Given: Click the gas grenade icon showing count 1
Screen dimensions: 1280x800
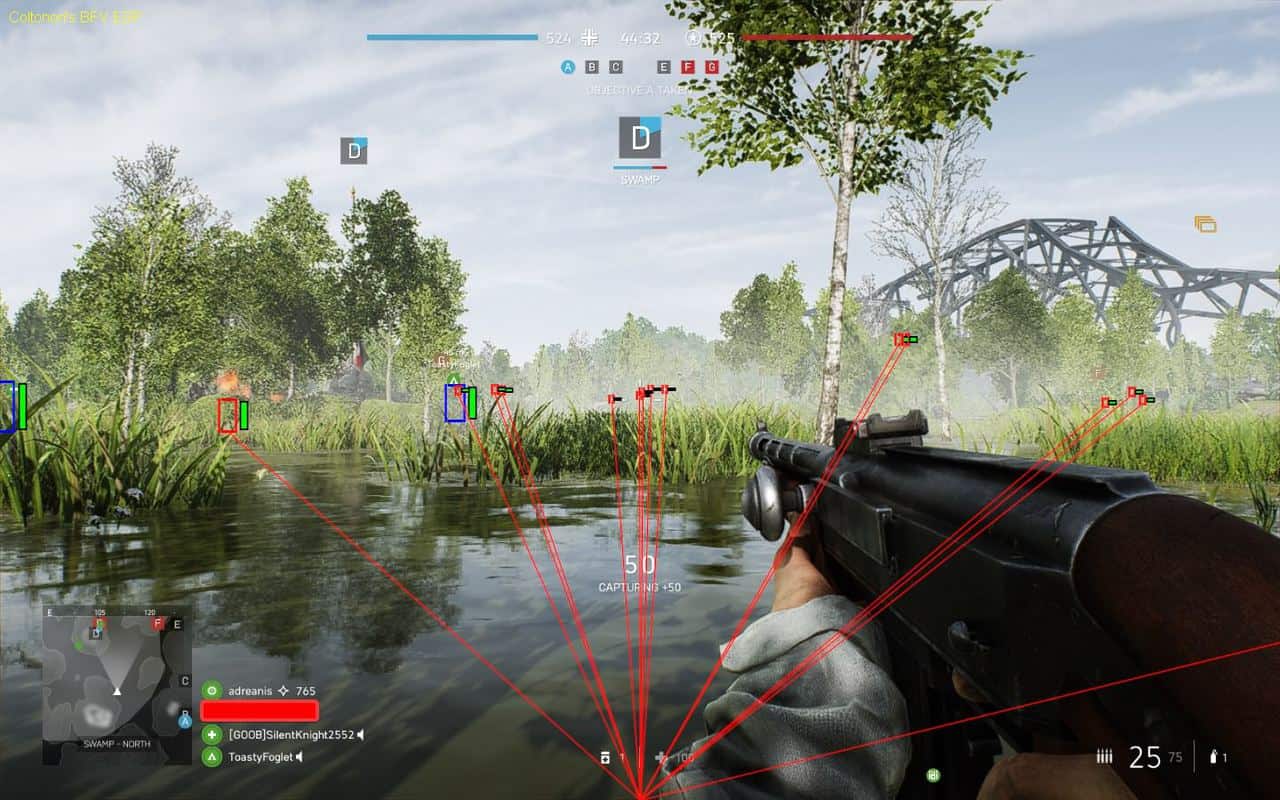Looking at the screenshot, I should (1213, 757).
